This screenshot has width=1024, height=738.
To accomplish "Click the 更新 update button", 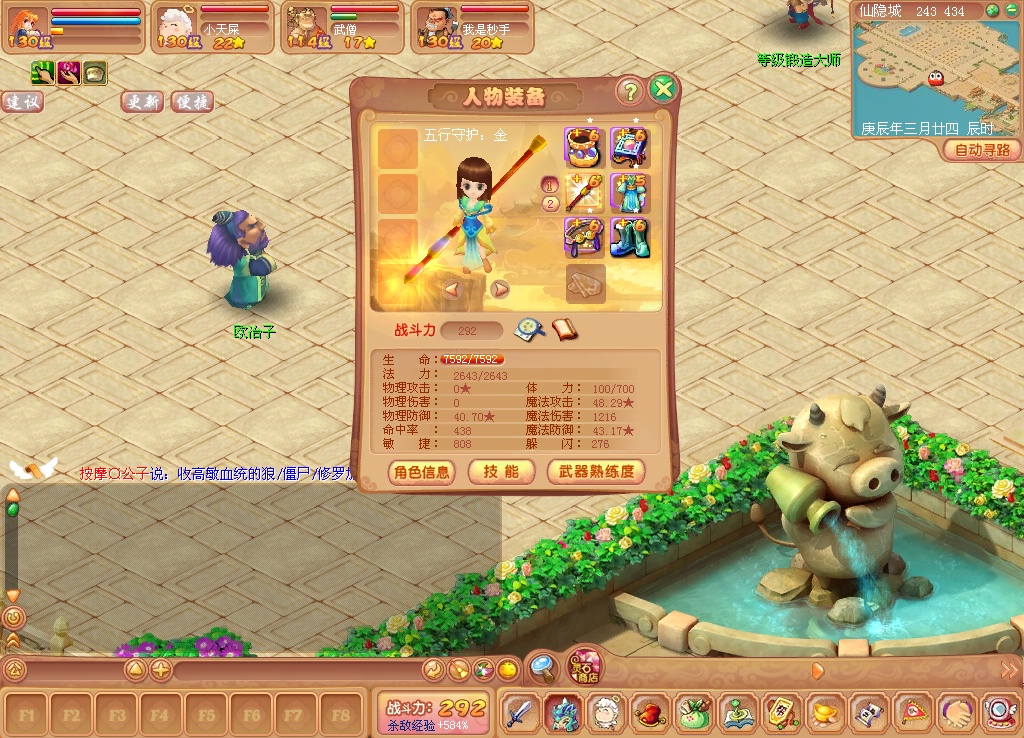I will [142, 102].
